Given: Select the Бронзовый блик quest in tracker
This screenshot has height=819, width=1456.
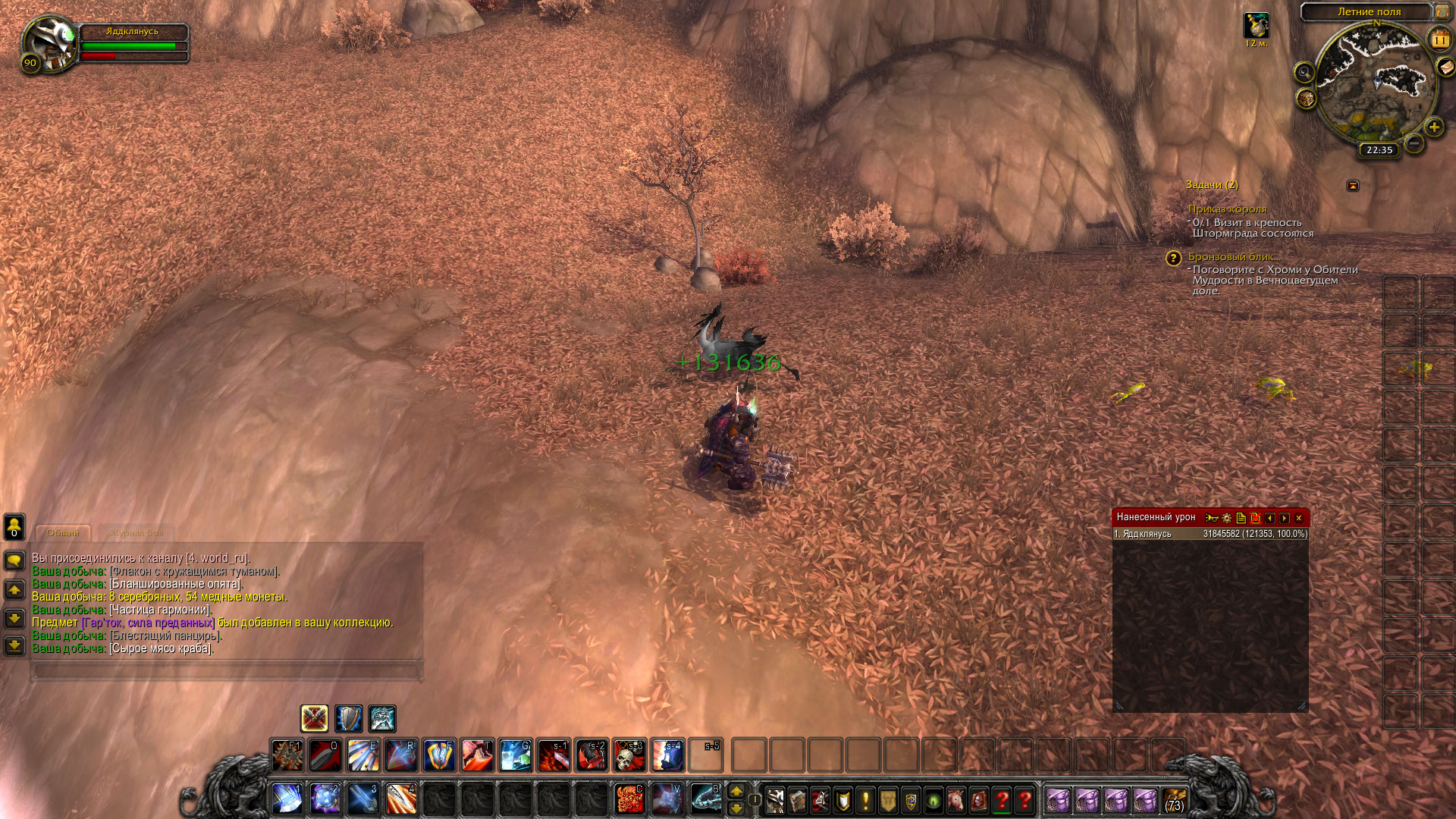Looking at the screenshot, I should coord(1234,257).
